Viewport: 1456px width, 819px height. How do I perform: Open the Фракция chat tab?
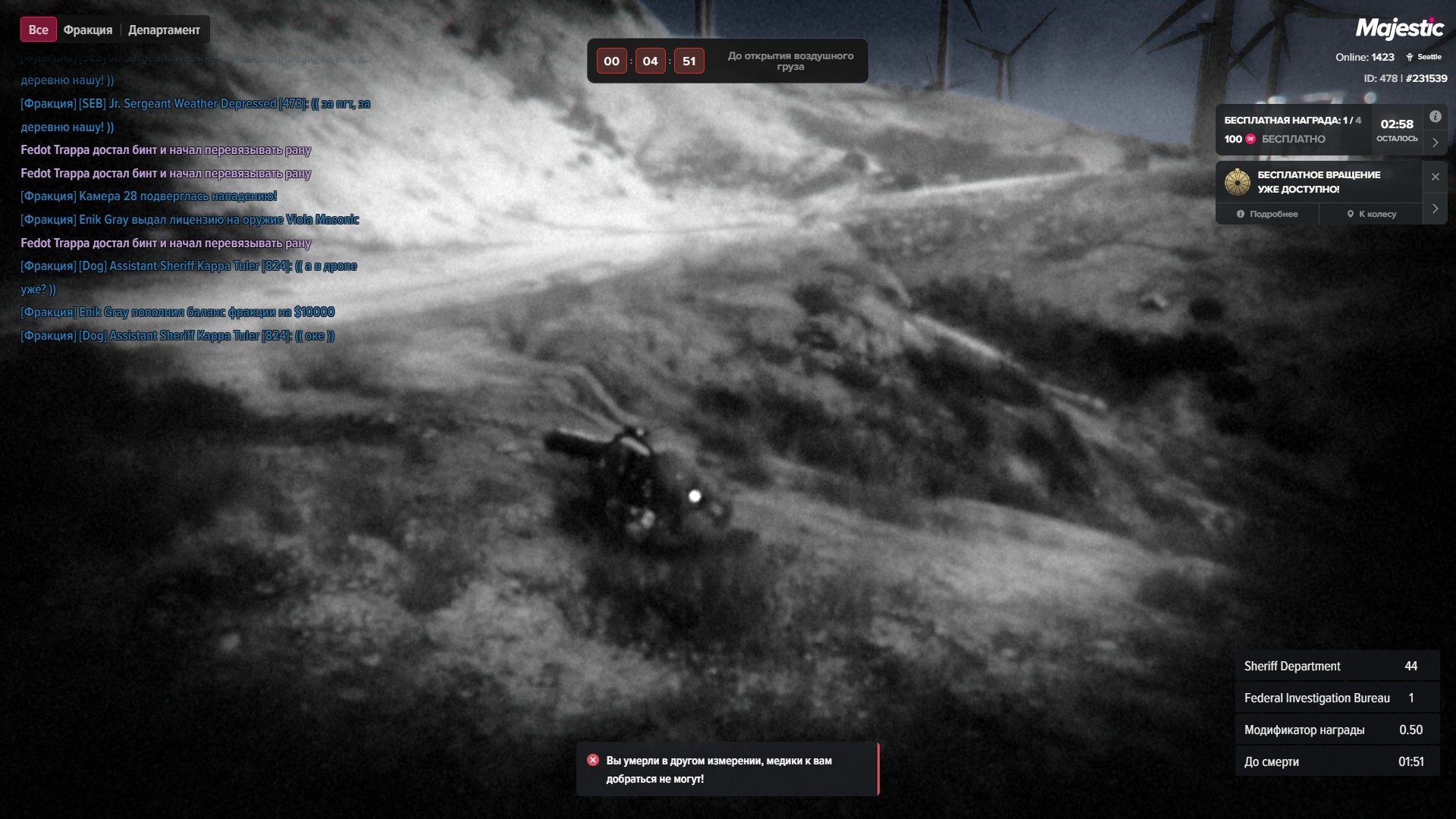pos(88,30)
